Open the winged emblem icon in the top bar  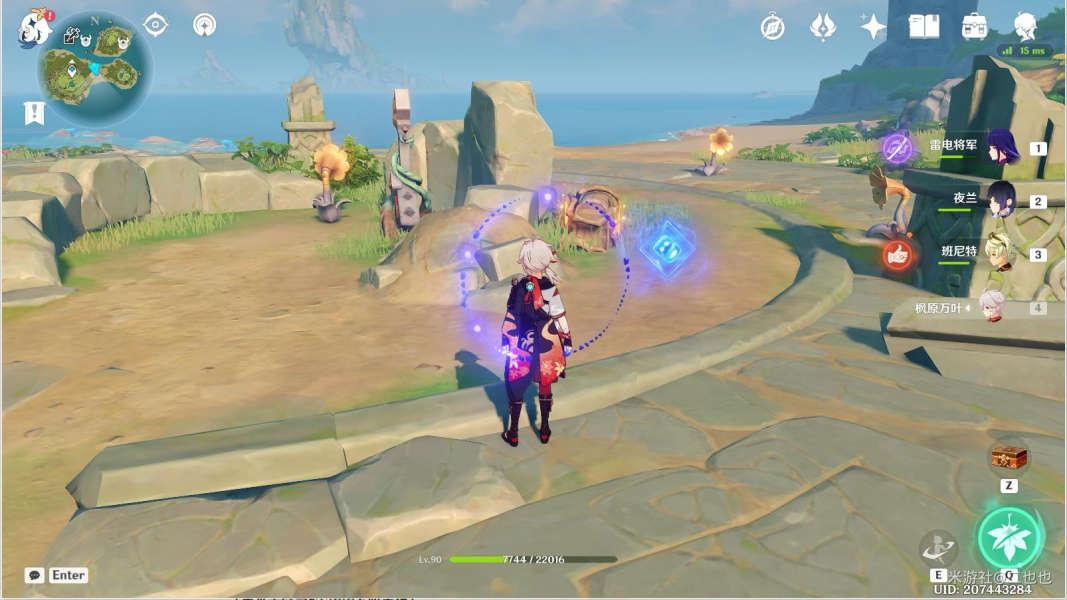point(823,27)
